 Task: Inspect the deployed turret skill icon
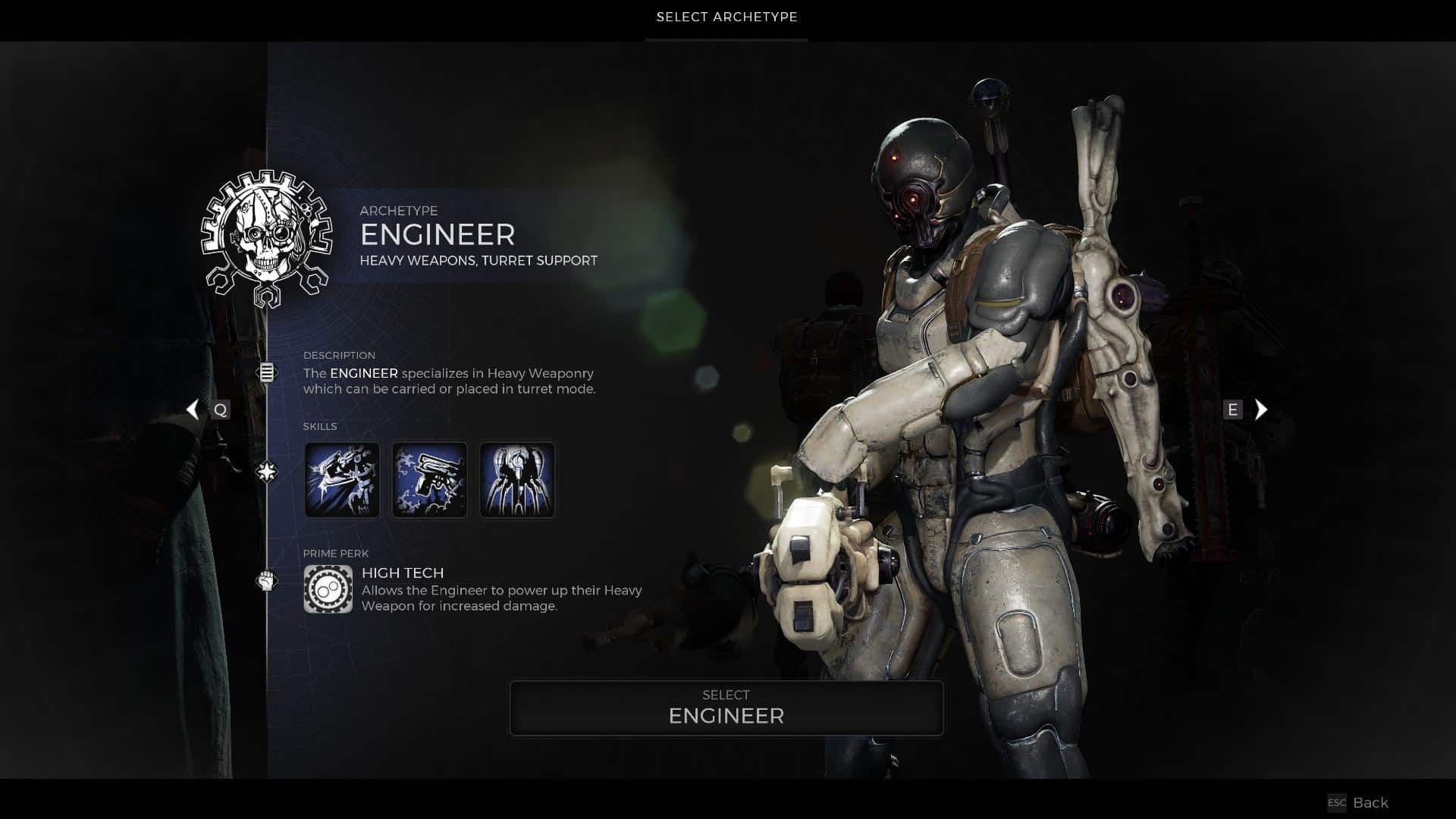[x=516, y=479]
